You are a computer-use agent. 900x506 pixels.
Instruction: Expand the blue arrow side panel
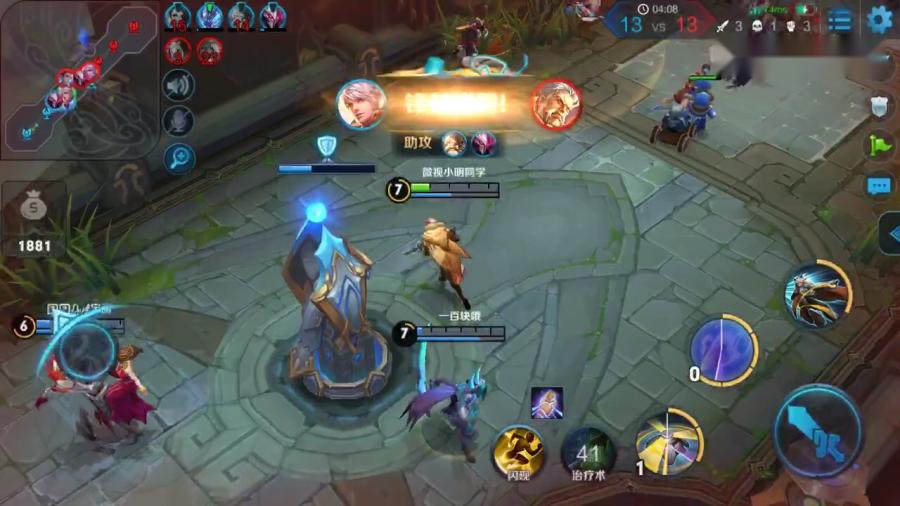click(890, 234)
